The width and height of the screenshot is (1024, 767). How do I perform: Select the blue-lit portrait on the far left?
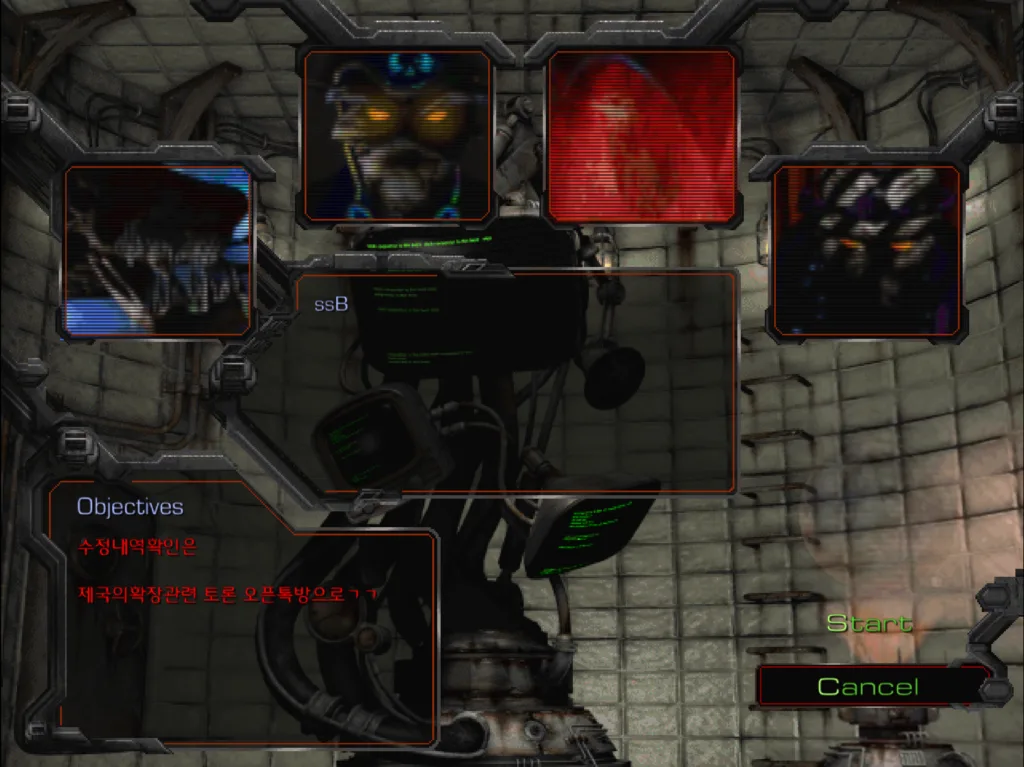(157, 250)
